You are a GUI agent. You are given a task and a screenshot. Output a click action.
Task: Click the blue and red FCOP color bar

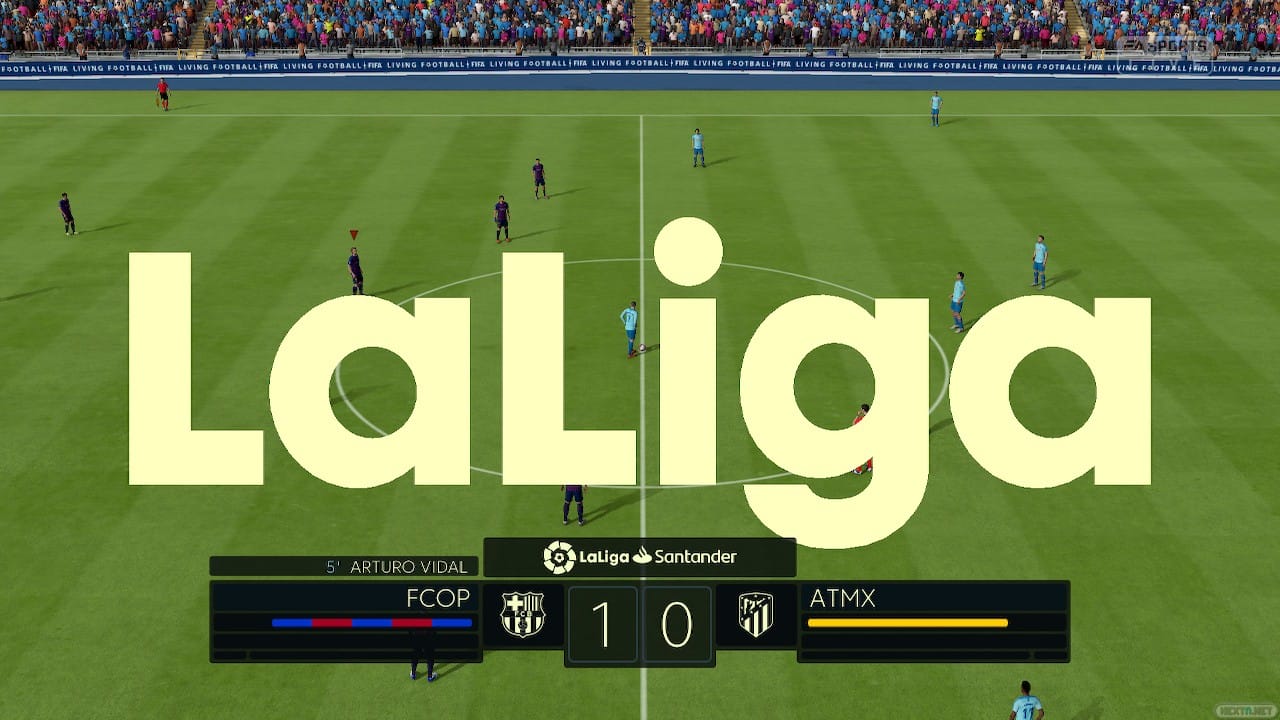pyautogui.click(x=372, y=623)
